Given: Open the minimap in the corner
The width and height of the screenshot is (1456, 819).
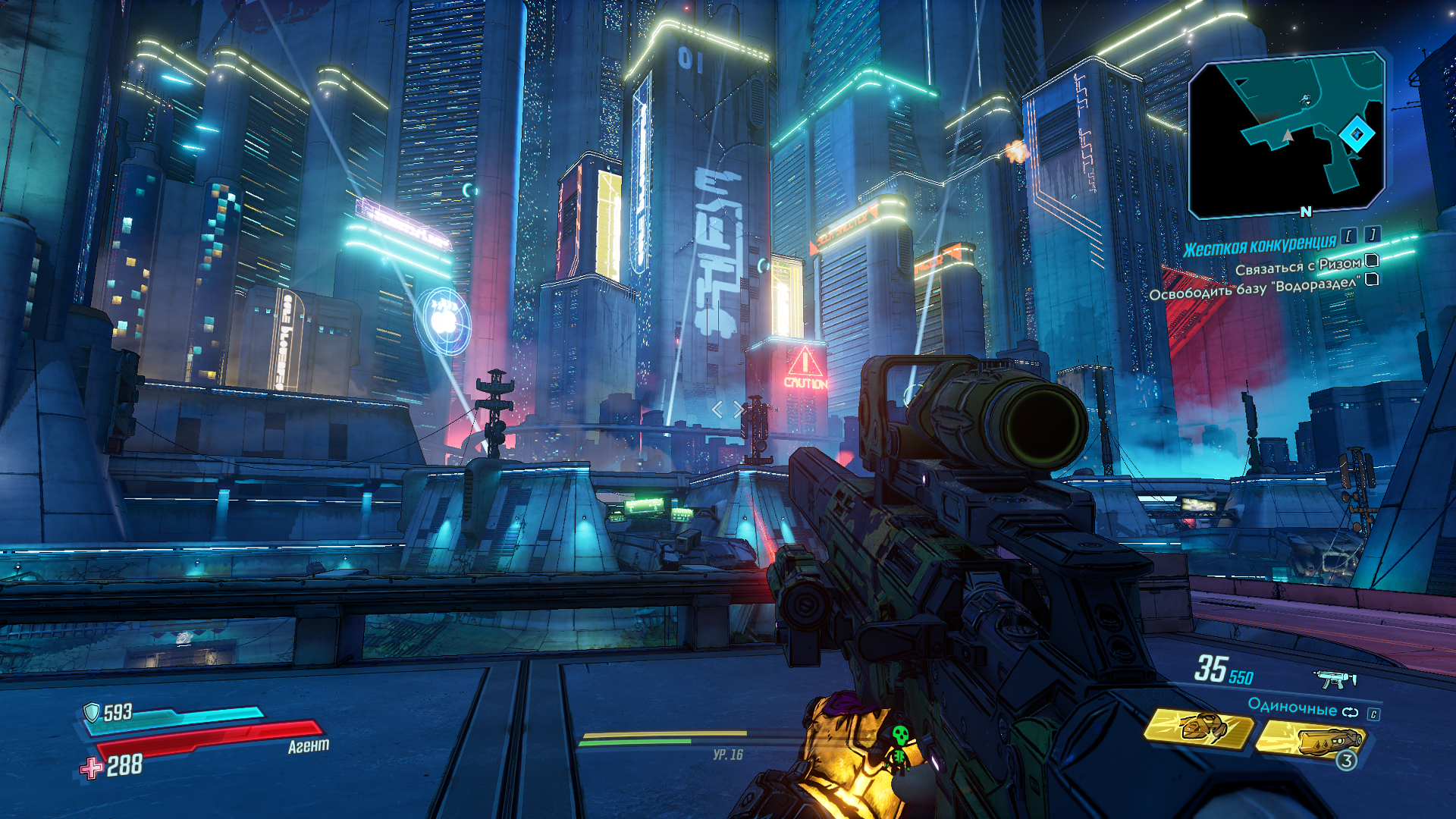Looking at the screenshot, I should 1287,135.
